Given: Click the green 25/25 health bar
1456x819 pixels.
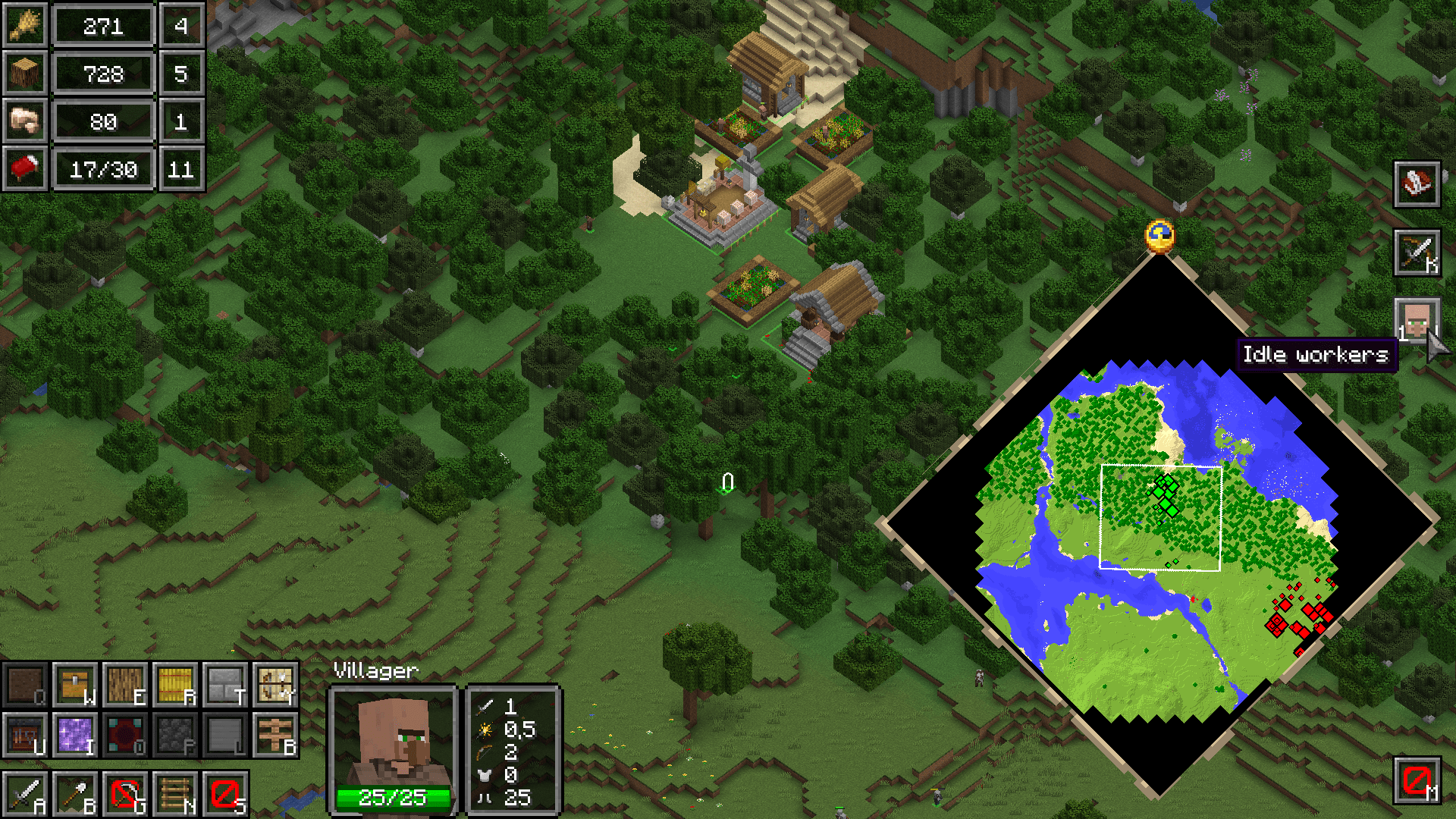Looking at the screenshot, I should click(394, 798).
